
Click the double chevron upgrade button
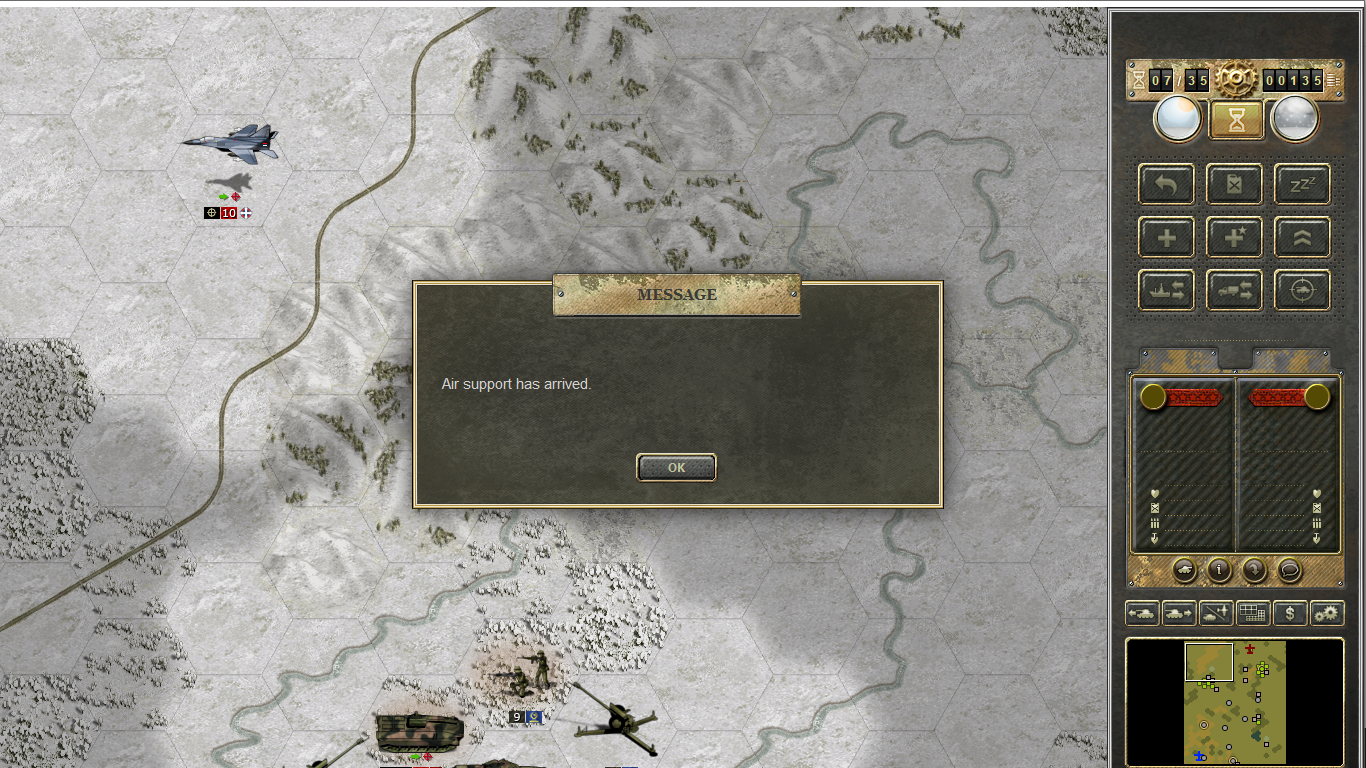coord(1302,238)
